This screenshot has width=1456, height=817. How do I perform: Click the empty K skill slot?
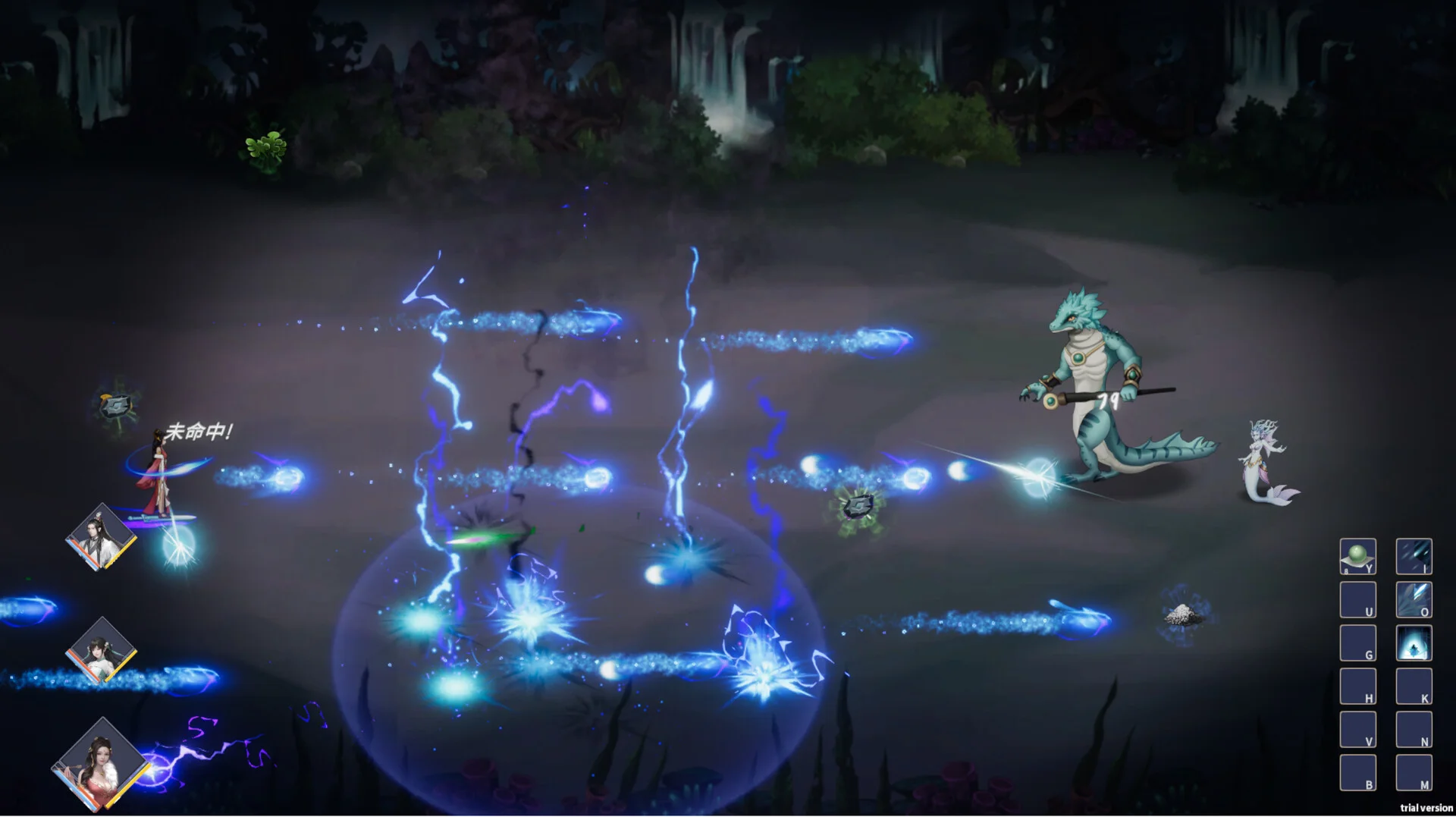point(1415,687)
